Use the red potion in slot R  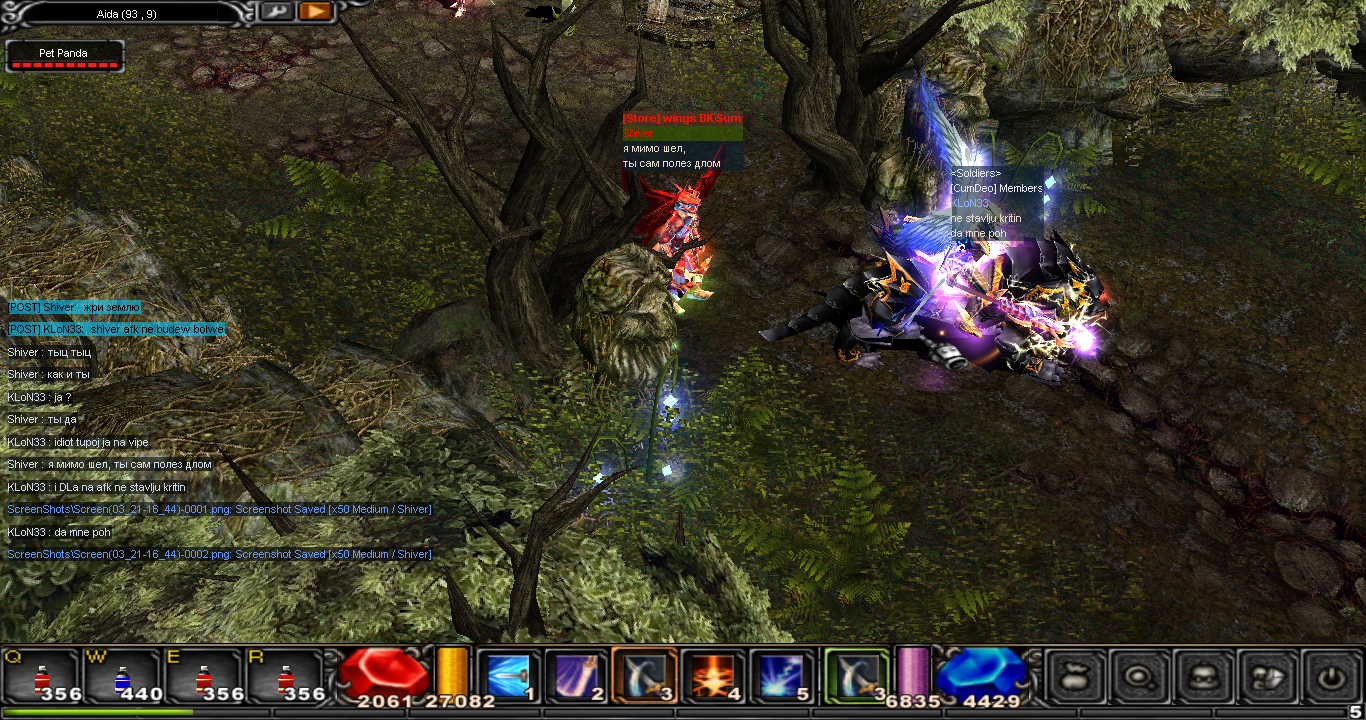coord(285,676)
